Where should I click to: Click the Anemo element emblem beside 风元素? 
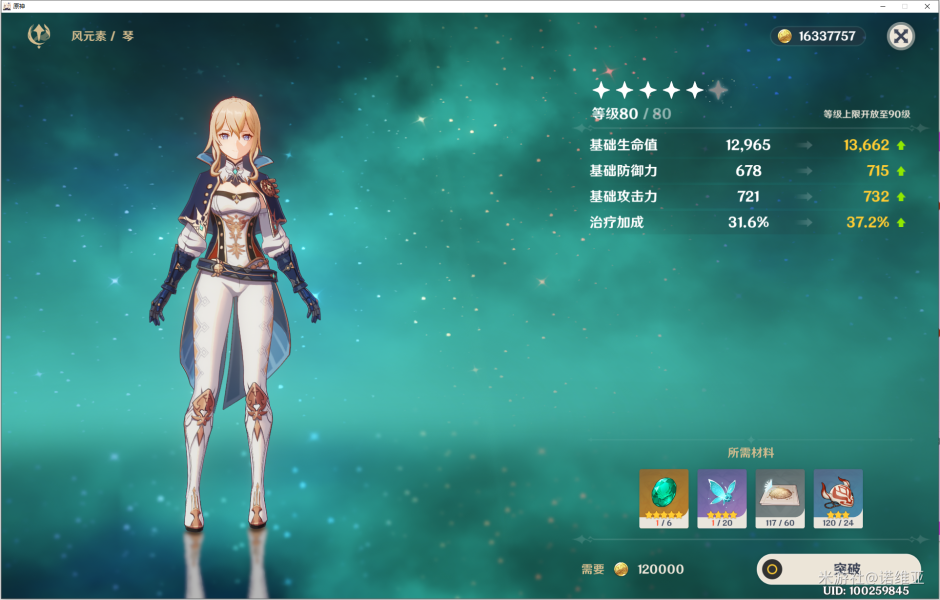[x=40, y=36]
